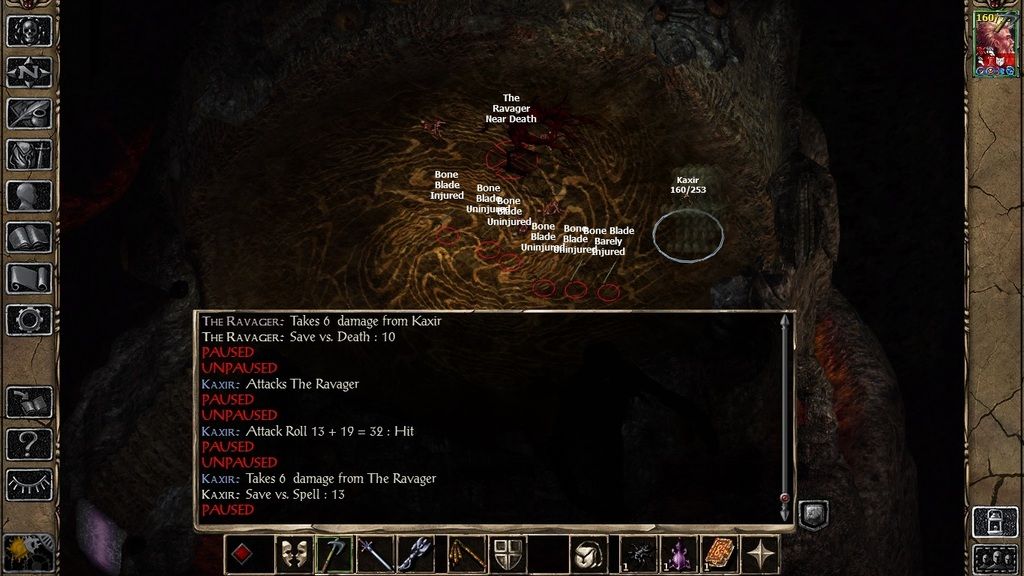The height and width of the screenshot is (576, 1024).
Task: Activate the shield guard button
Action: [x=508, y=555]
